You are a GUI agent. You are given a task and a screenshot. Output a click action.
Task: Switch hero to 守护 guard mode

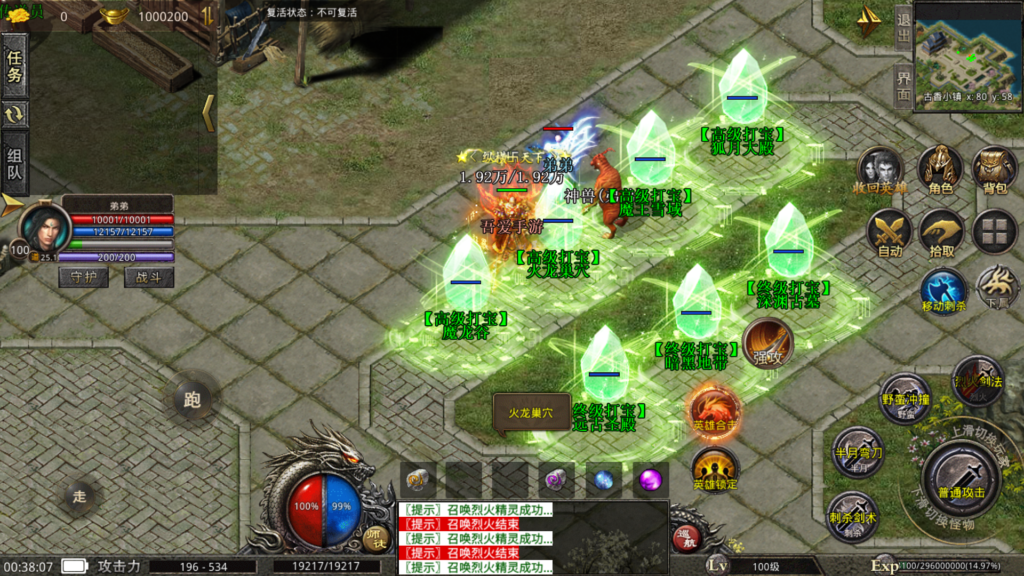[x=83, y=277]
